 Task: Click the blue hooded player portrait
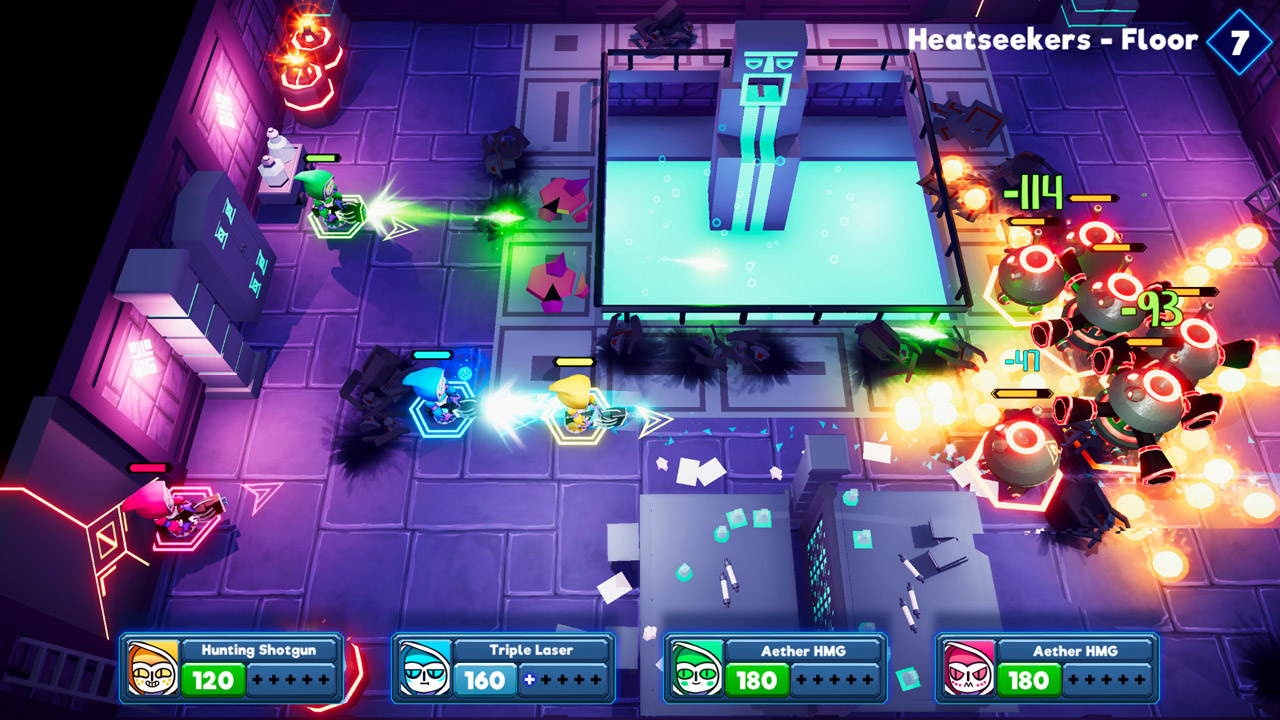coord(425,668)
